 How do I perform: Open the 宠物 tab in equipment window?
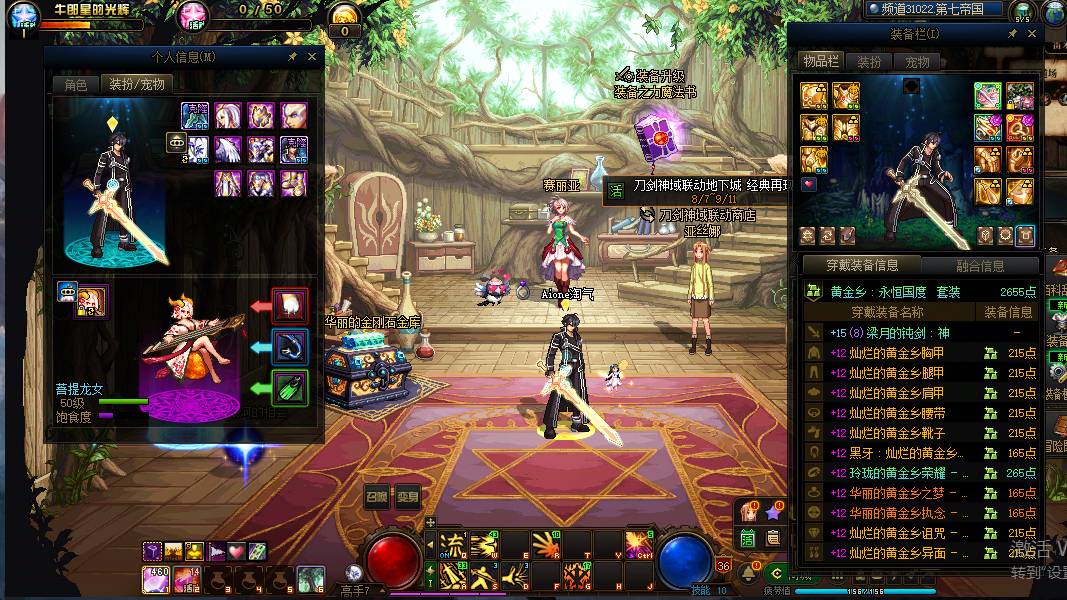917,62
